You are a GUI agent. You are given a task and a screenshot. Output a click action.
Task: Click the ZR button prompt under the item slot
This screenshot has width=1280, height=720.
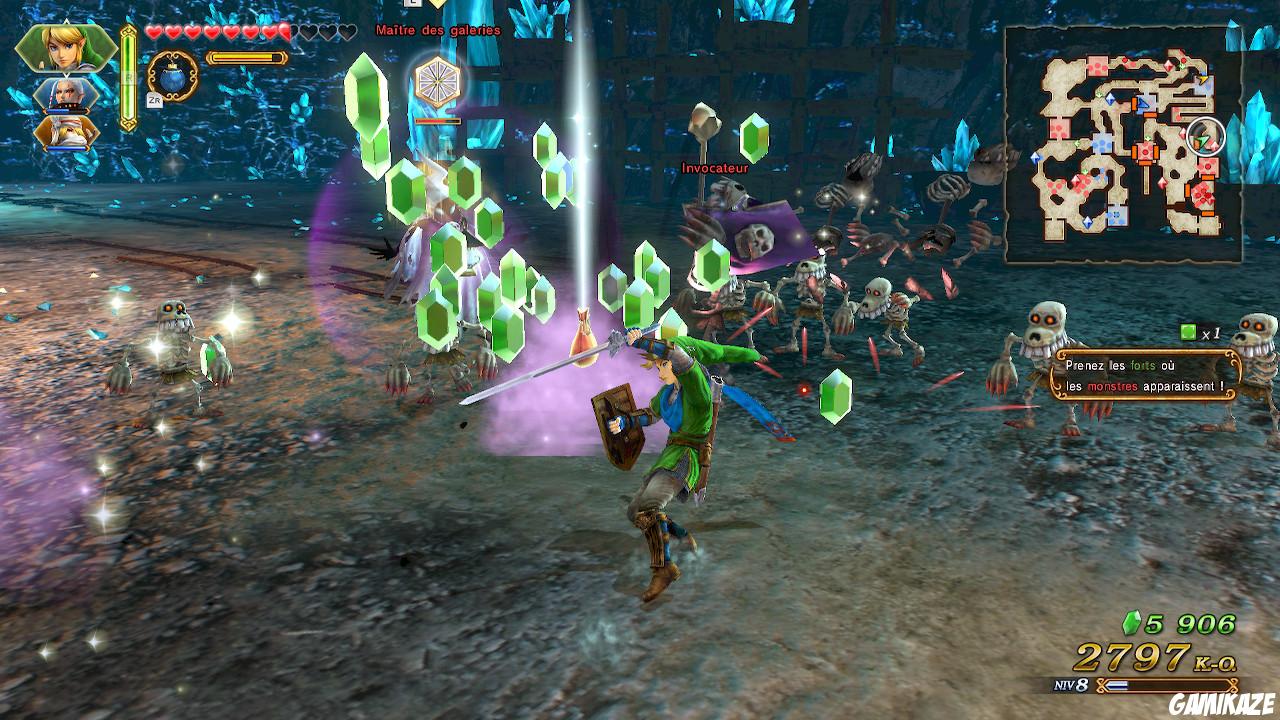155,99
